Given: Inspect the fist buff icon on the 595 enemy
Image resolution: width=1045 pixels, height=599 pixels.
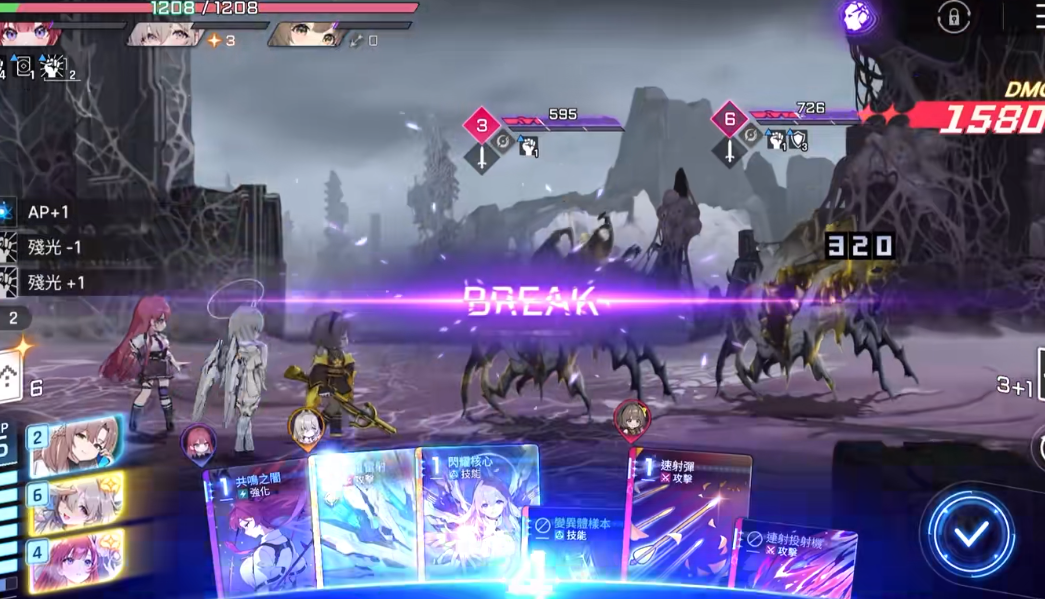Looking at the screenshot, I should pos(528,146).
